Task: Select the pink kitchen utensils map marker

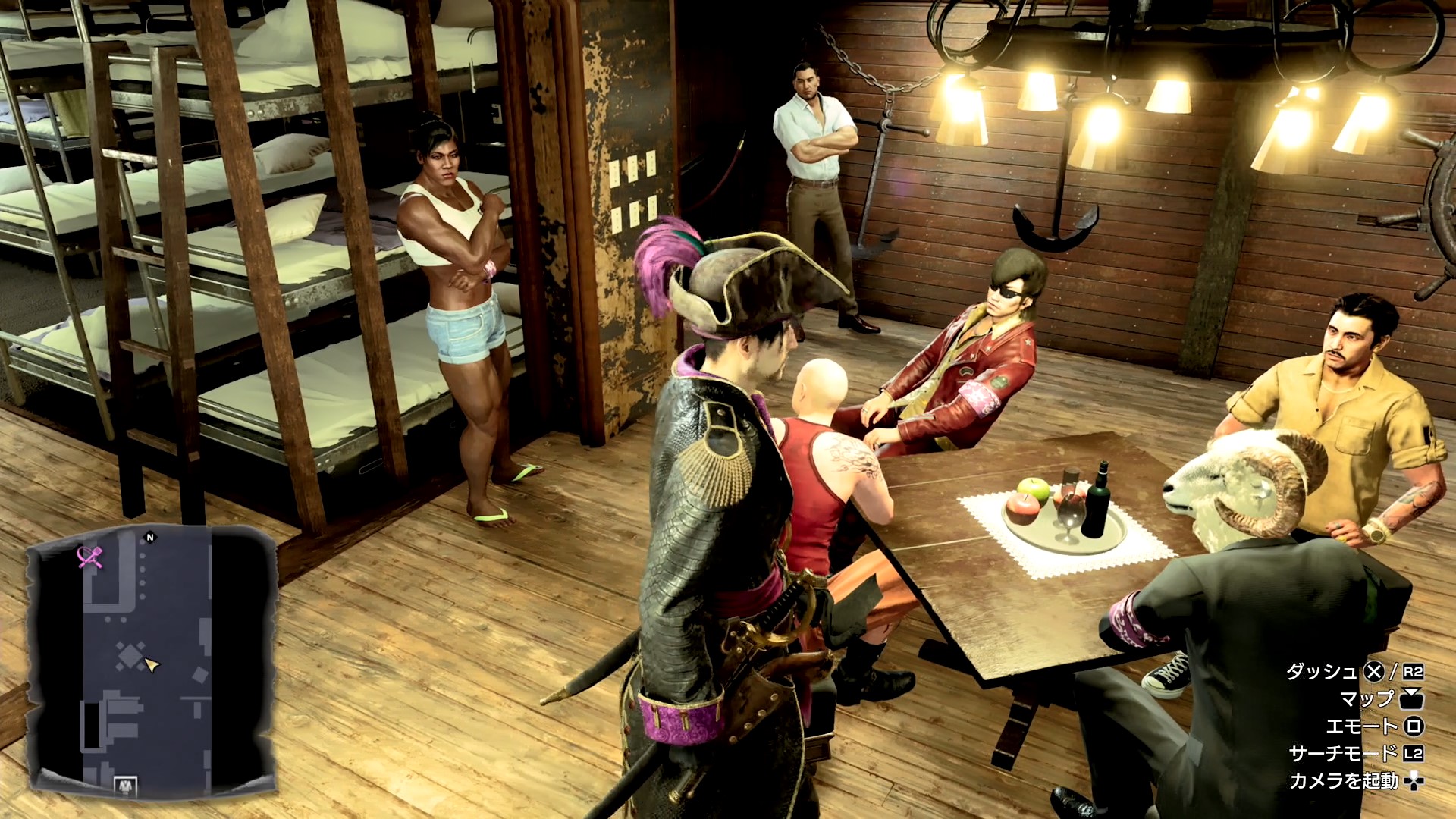Action: (90, 557)
